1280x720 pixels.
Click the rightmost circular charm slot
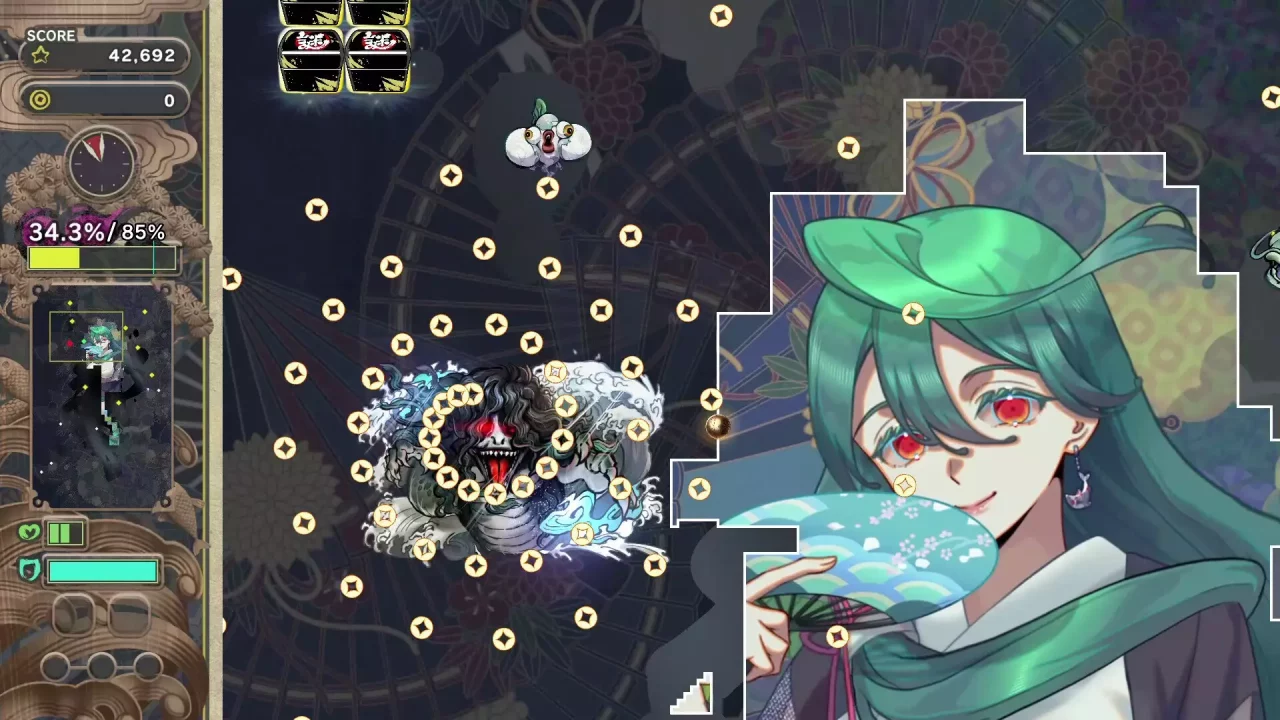click(x=147, y=669)
